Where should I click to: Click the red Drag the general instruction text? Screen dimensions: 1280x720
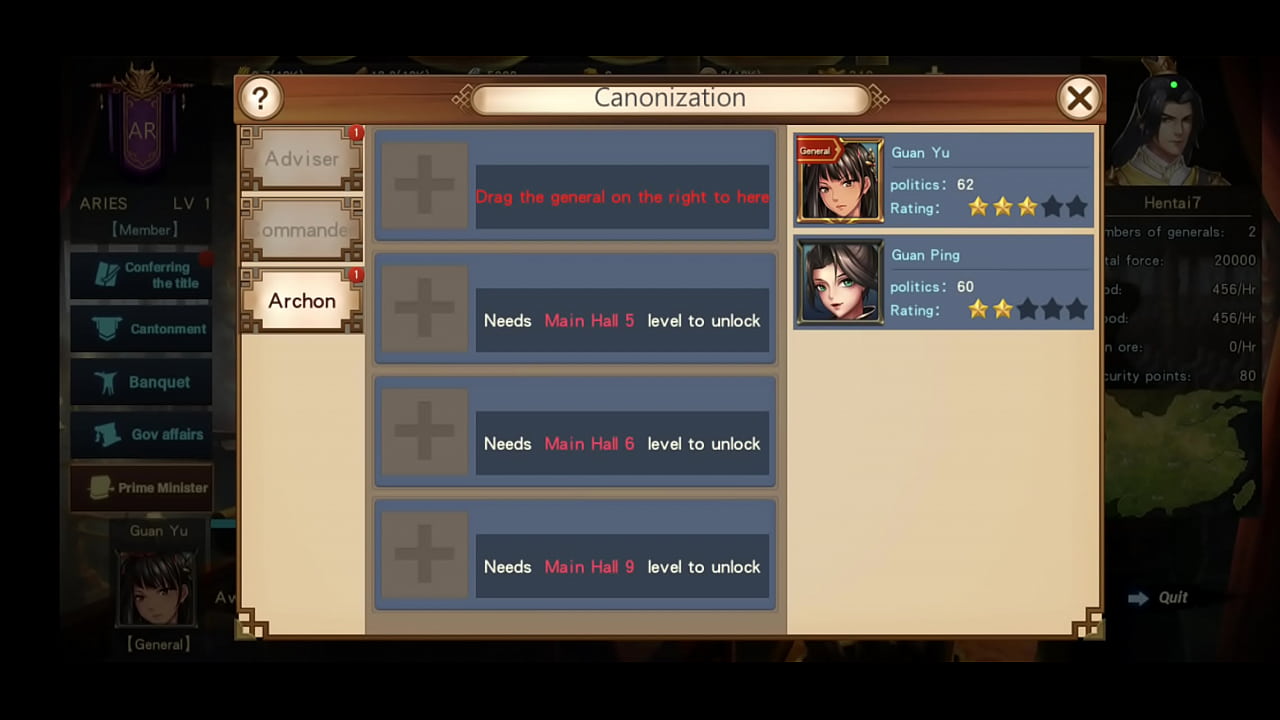[x=622, y=197]
